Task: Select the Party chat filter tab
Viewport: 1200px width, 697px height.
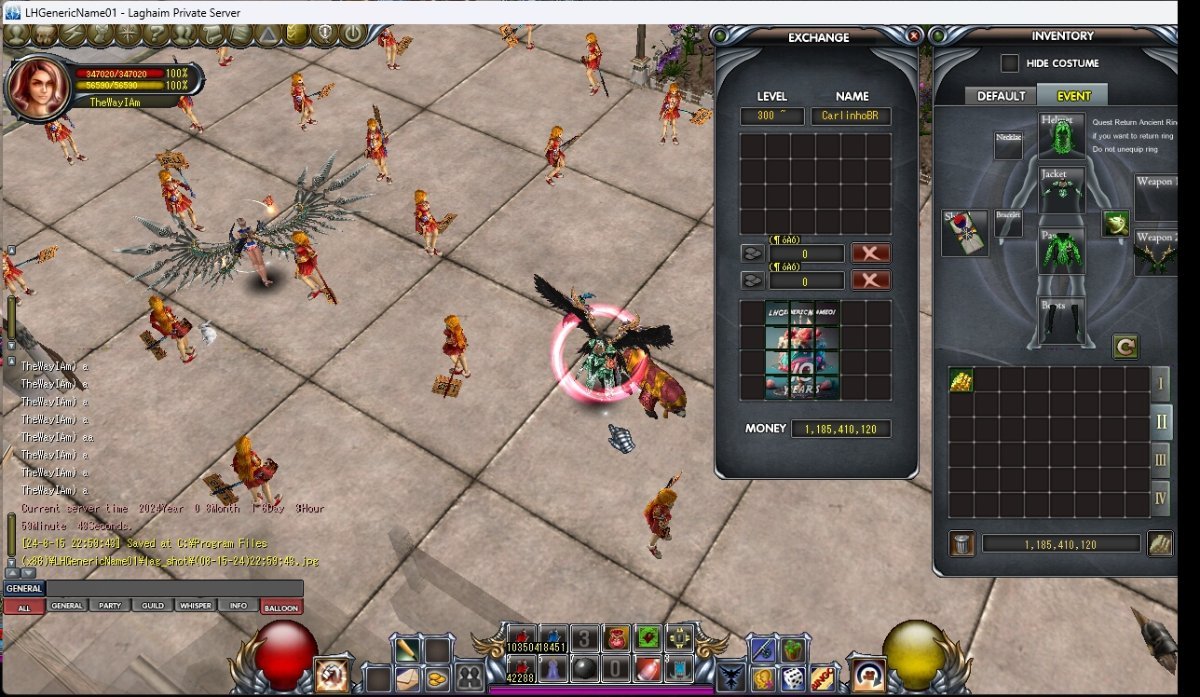Action: [x=109, y=606]
